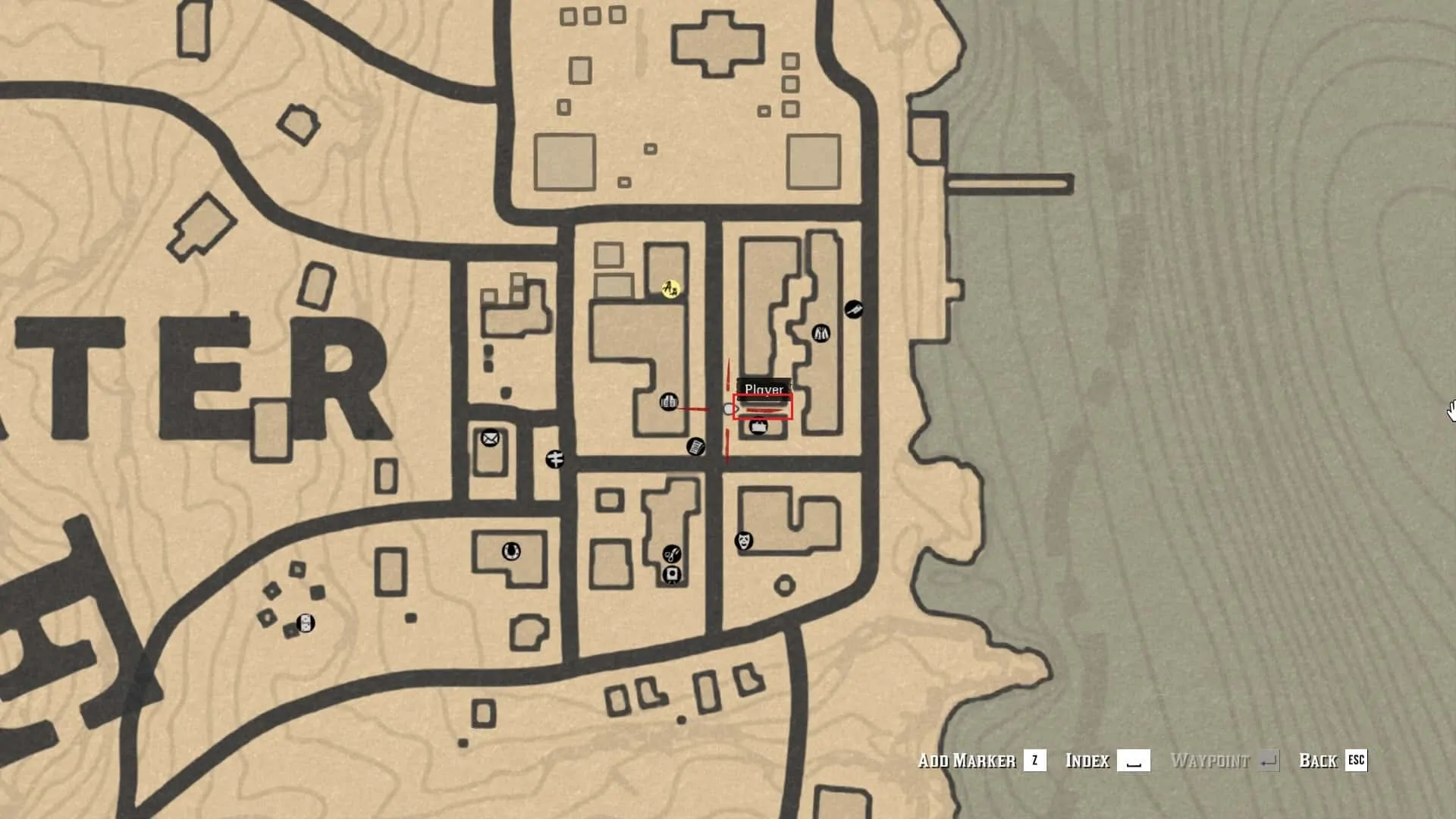Screen dimensions: 1456x819
Task: Click the butcher cleaver map marker
Action: (x=853, y=309)
